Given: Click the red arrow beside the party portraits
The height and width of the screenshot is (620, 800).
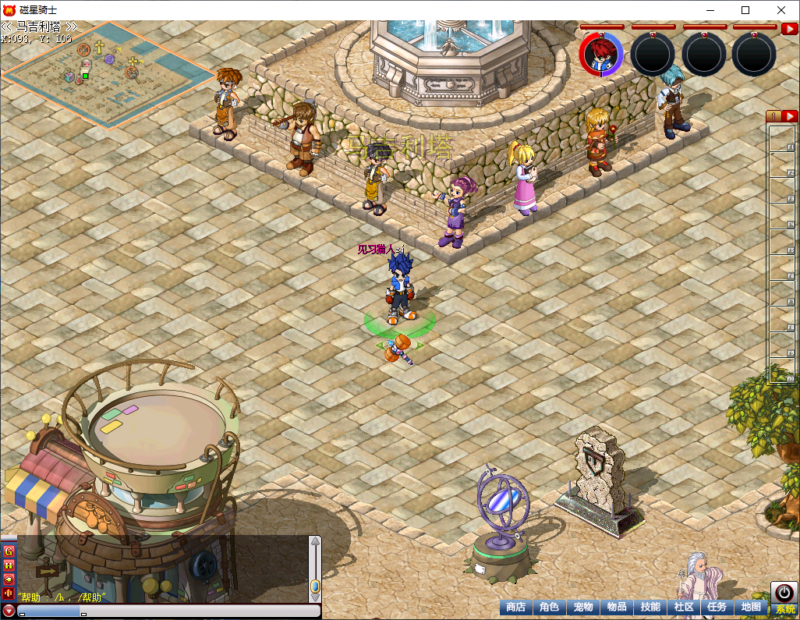Looking at the screenshot, I should (x=789, y=28).
